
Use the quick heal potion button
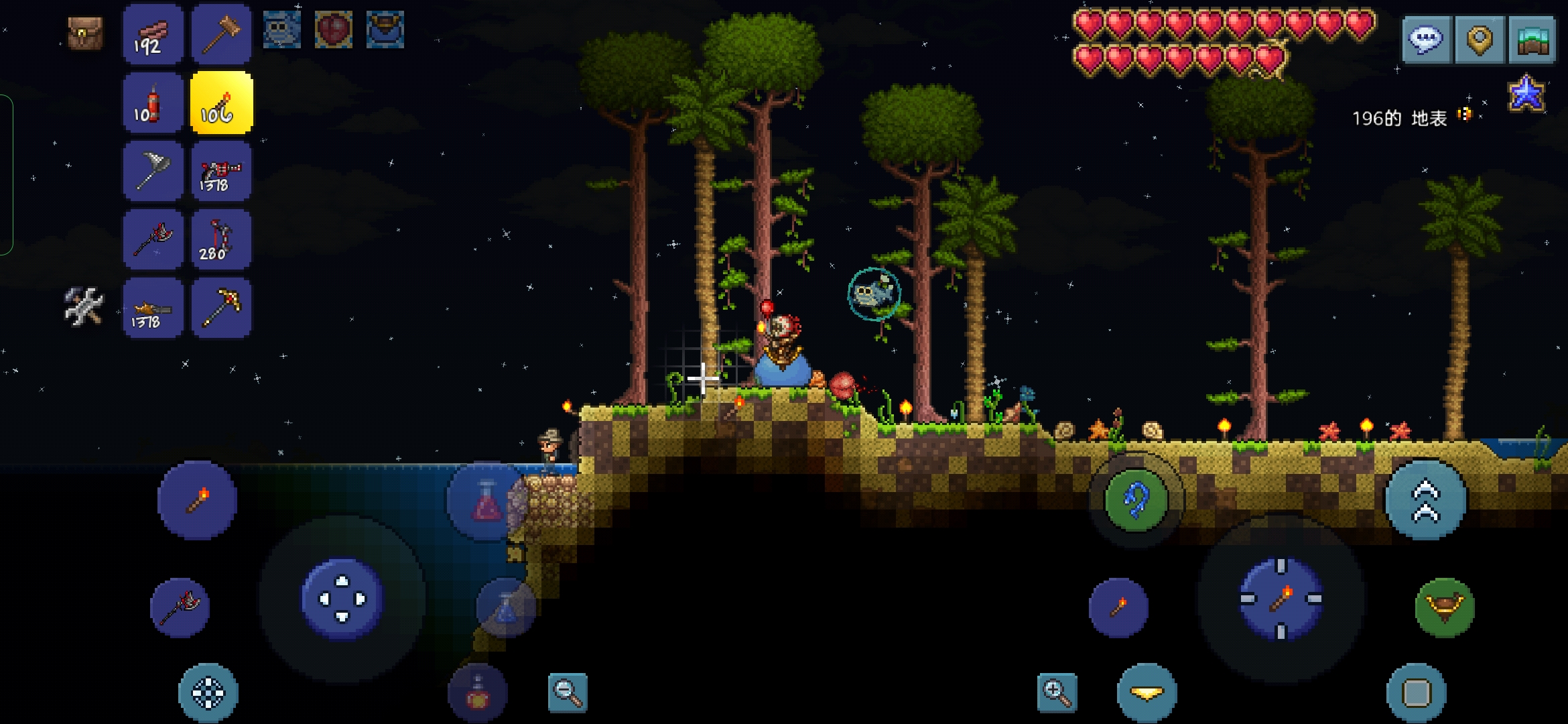(x=487, y=501)
